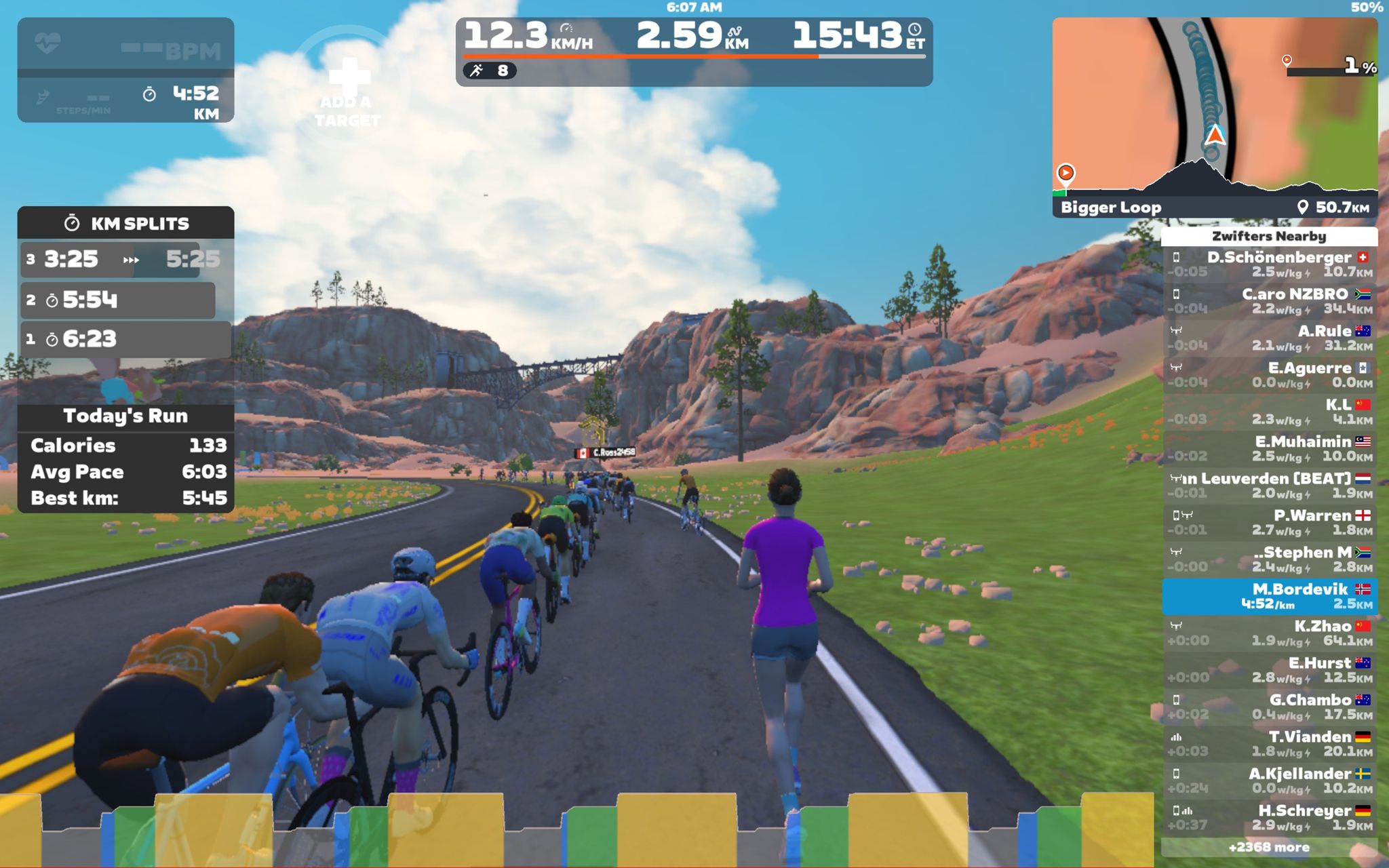Expand the +2368 more riders link
Viewport: 1389px width, 868px height.
(x=1268, y=847)
